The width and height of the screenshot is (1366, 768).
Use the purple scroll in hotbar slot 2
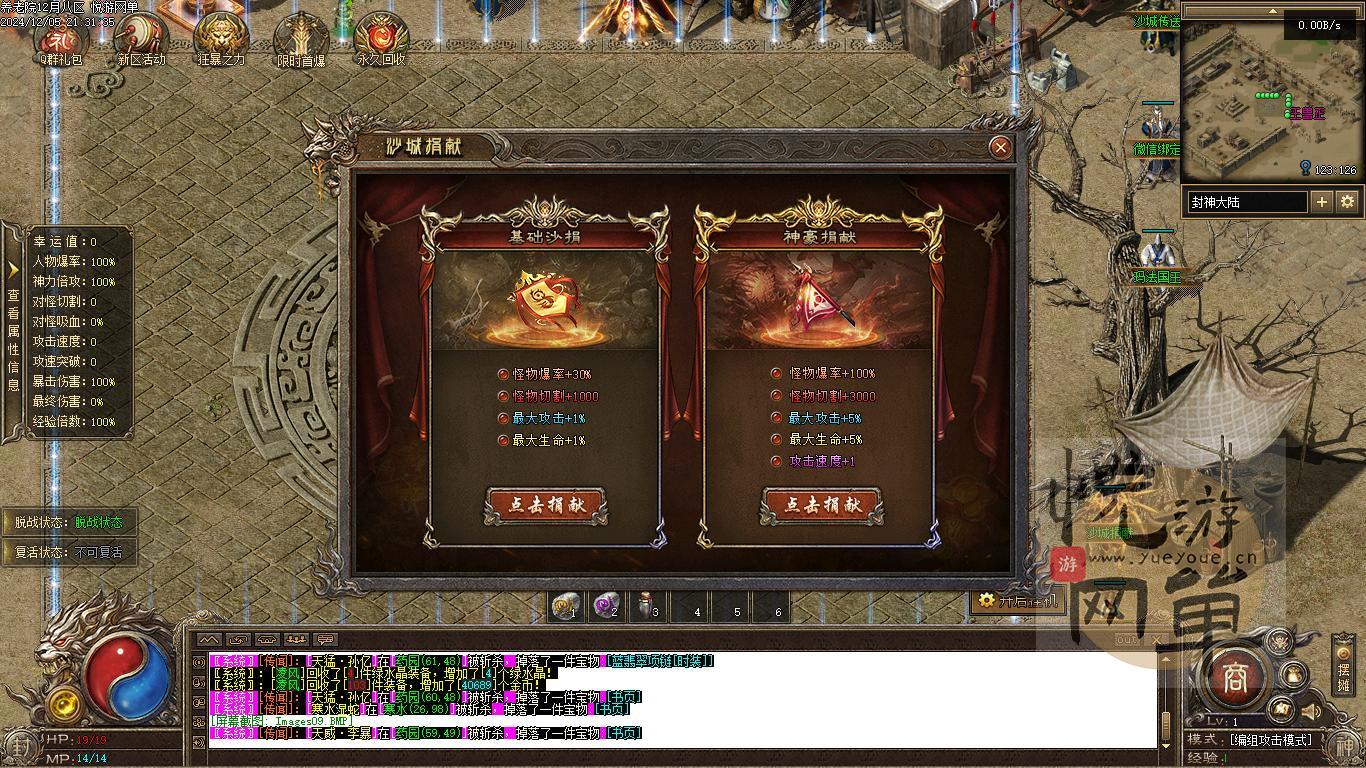606,605
